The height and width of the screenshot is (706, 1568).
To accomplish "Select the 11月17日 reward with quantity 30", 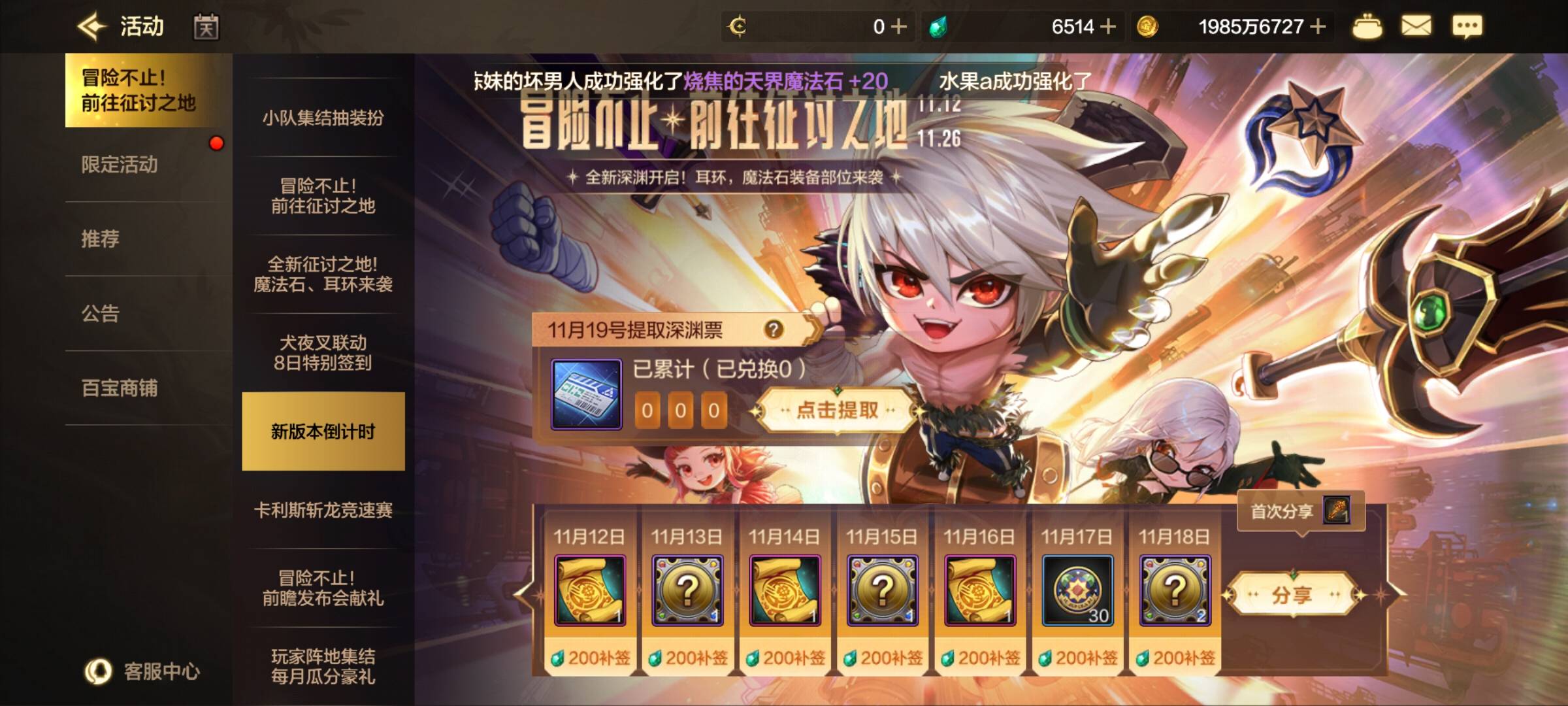I will point(1077,590).
